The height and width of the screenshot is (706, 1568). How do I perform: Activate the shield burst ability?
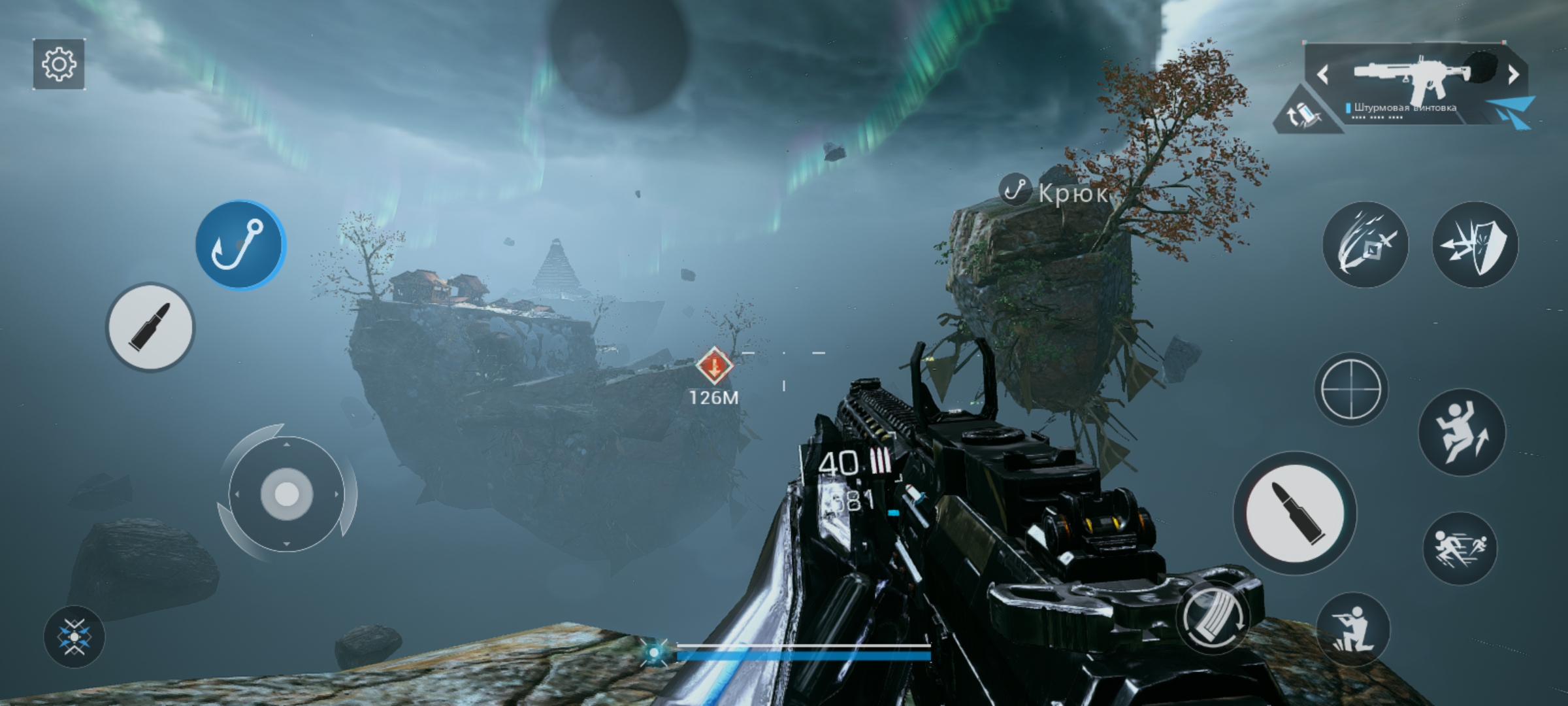tap(1475, 244)
